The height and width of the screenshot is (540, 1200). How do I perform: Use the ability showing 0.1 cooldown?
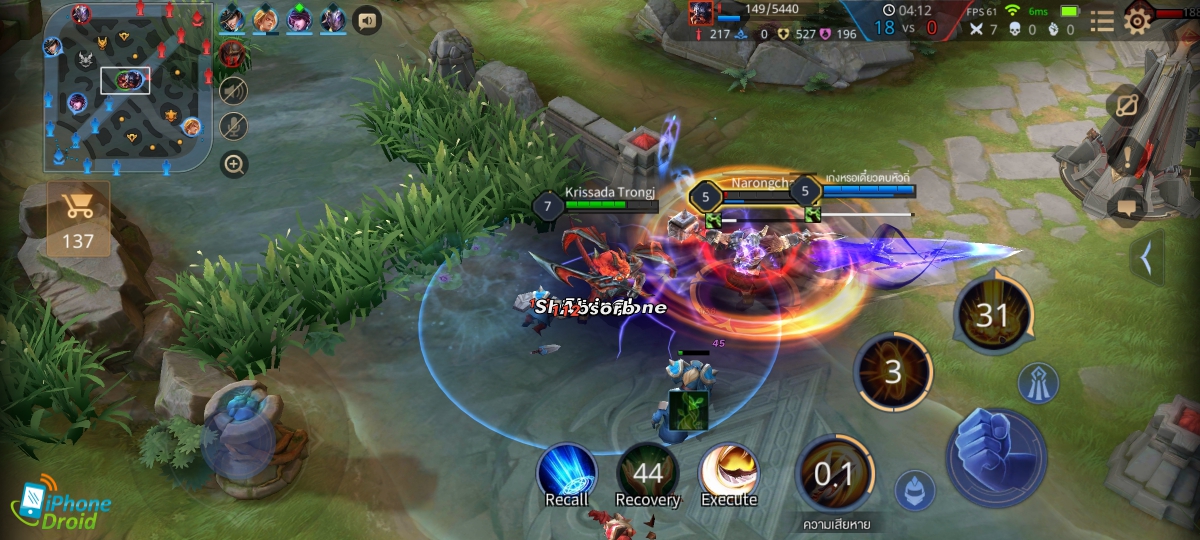coord(832,473)
